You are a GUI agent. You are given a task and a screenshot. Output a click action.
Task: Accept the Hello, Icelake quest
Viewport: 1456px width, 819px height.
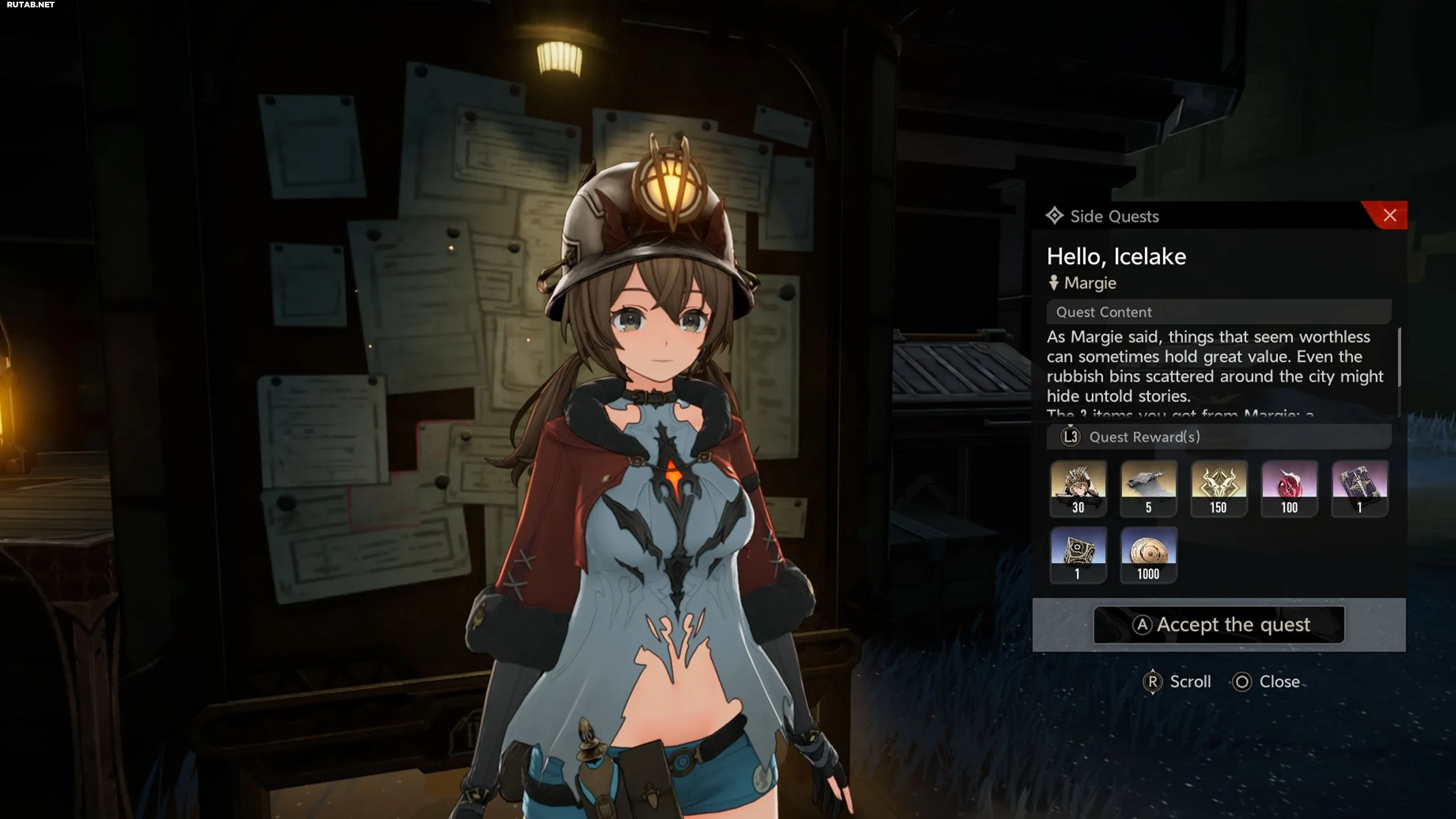(1219, 624)
